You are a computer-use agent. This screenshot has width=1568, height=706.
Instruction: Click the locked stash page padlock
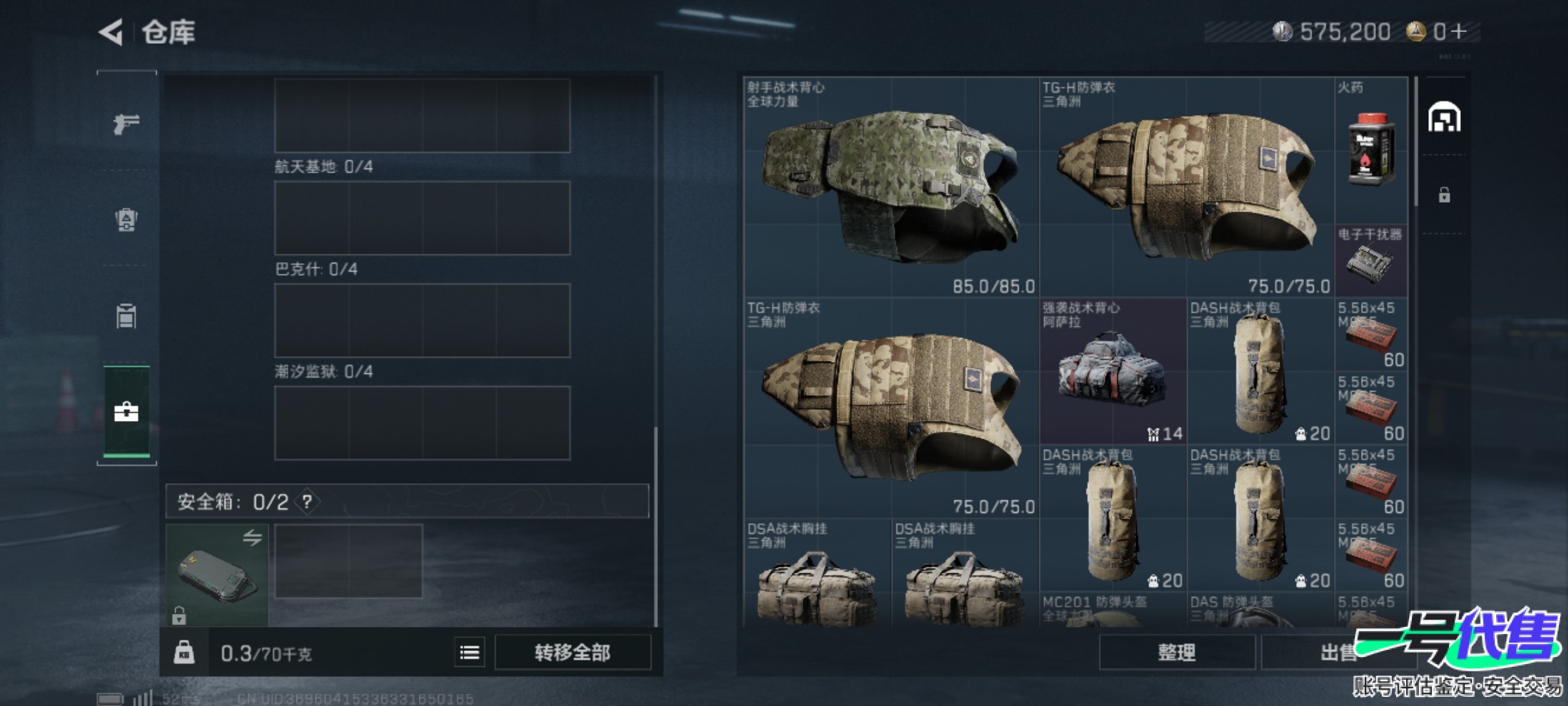(1444, 195)
